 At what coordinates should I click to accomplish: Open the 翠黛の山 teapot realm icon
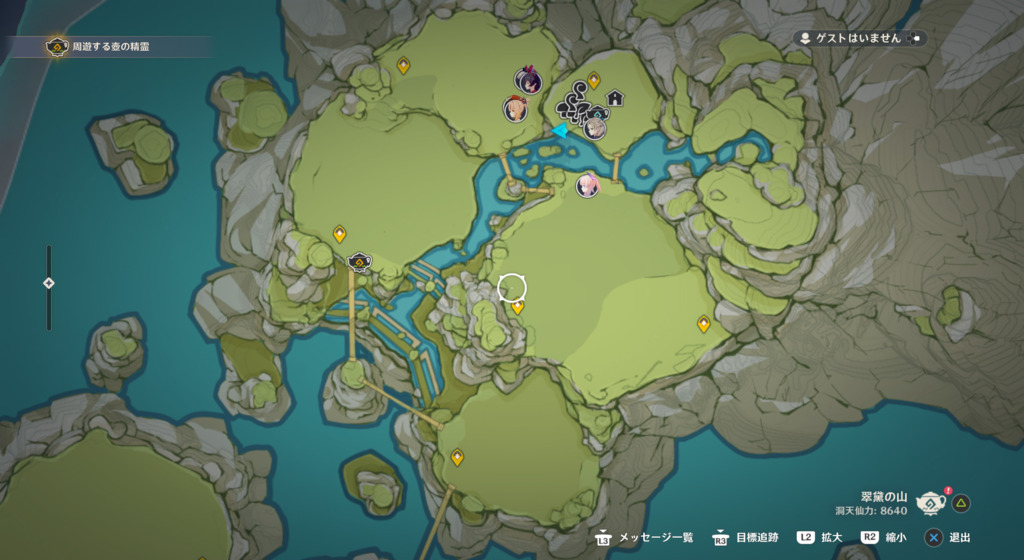pos(931,502)
